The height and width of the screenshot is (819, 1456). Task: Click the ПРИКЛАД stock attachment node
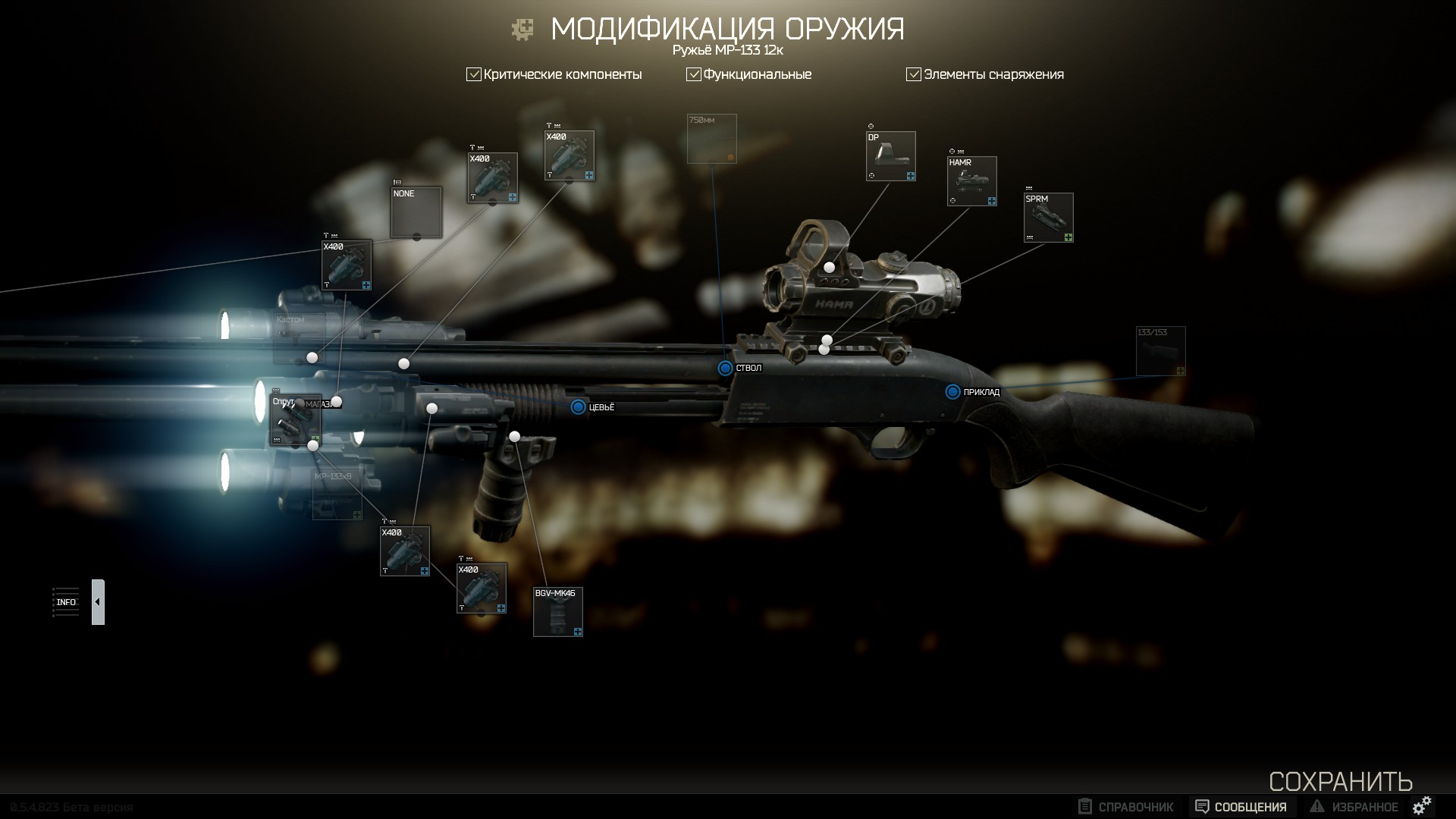(x=953, y=392)
